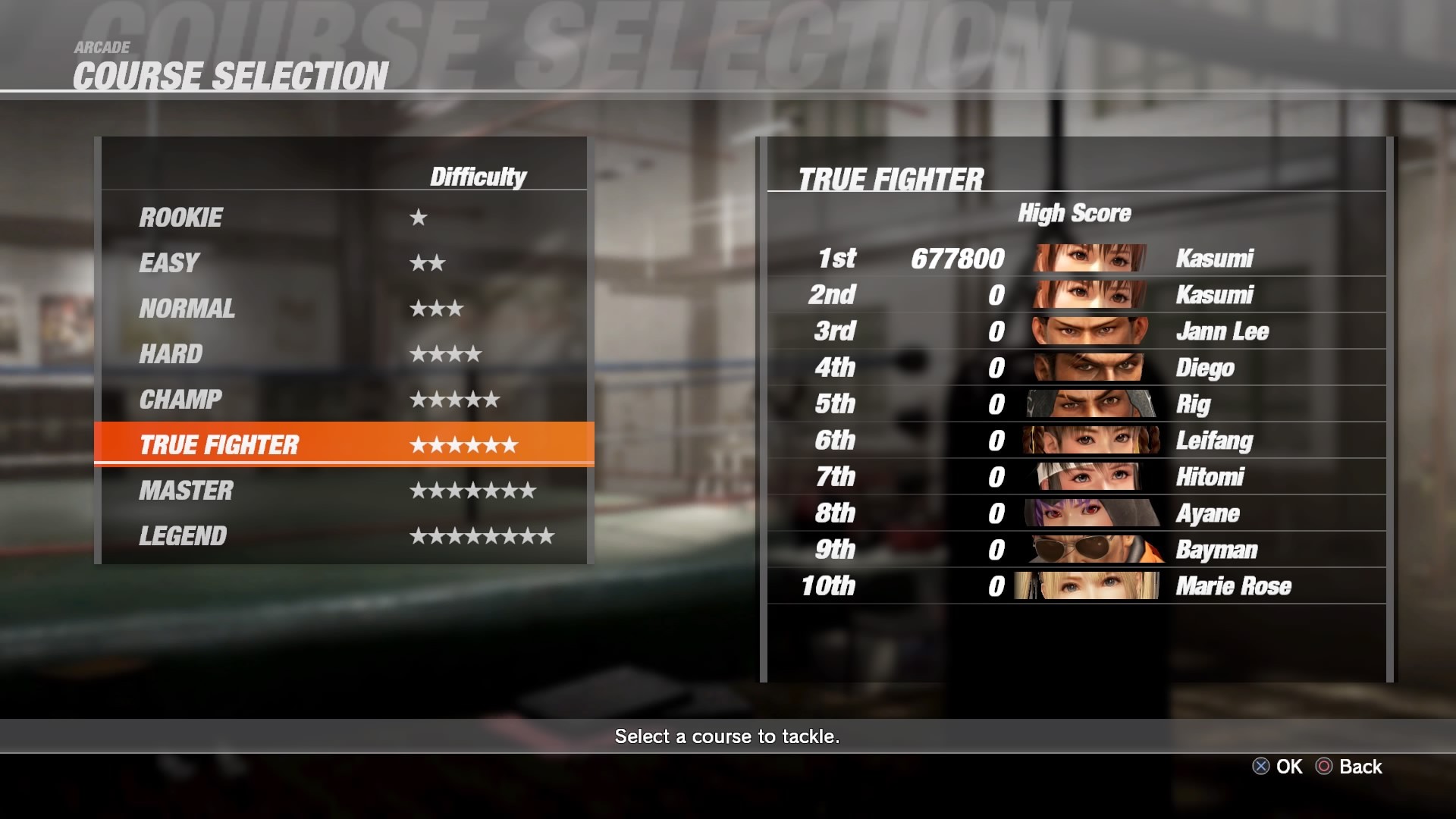
Task: Click the 1st place Kasumi high score row
Action: point(1075,259)
